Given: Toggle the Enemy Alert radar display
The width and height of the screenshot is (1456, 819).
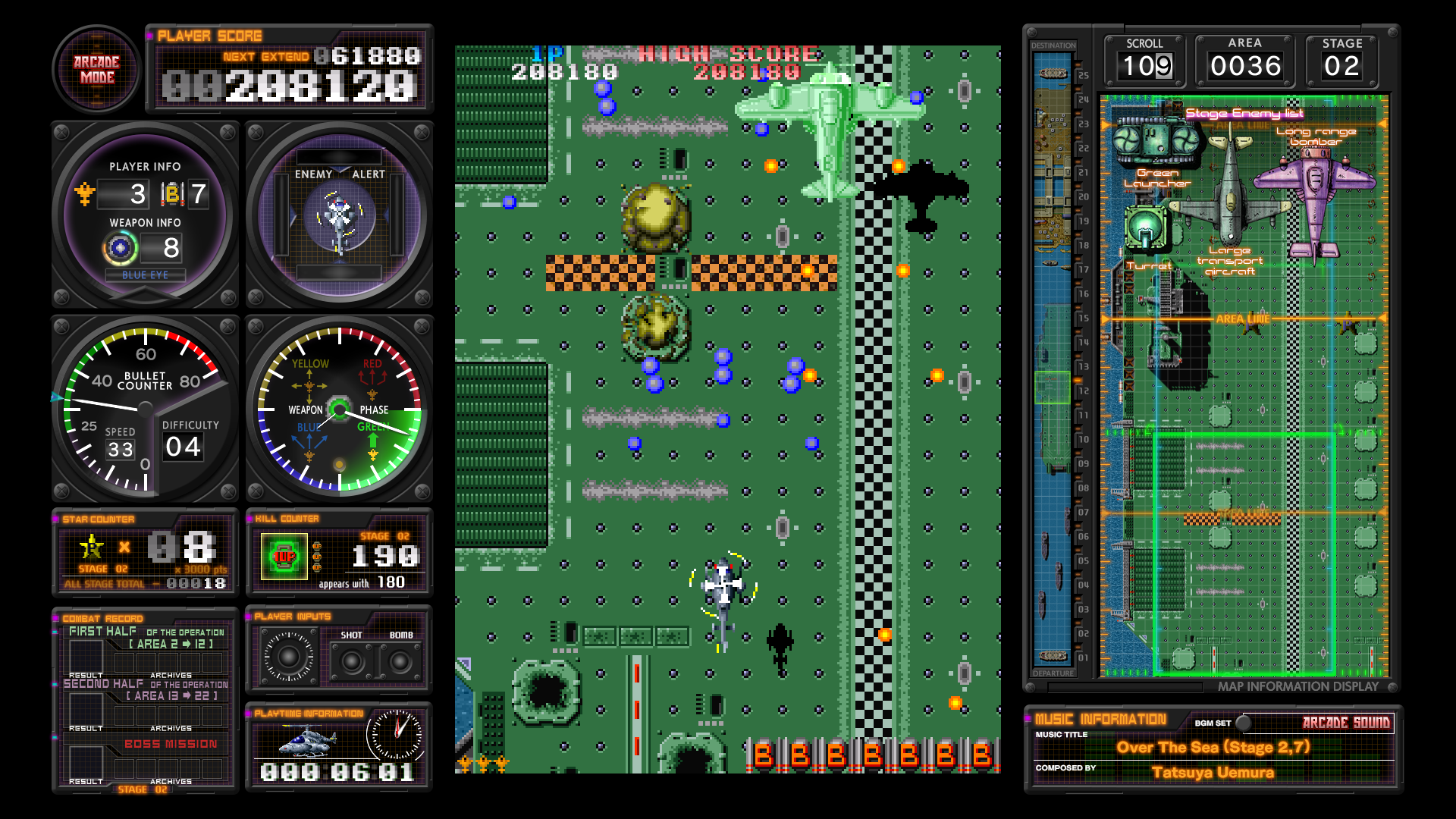Looking at the screenshot, I should pyautogui.click(x=340, y=214).
